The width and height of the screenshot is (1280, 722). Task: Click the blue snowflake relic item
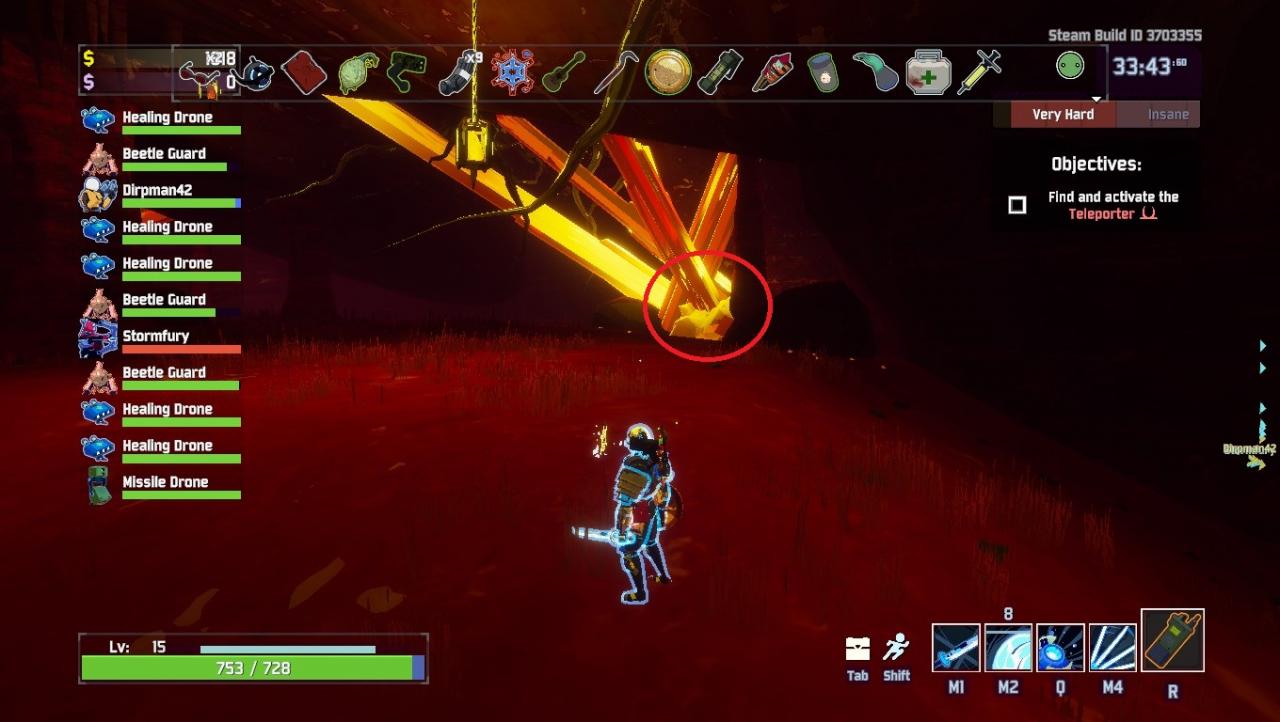click(x=513, y=73)
